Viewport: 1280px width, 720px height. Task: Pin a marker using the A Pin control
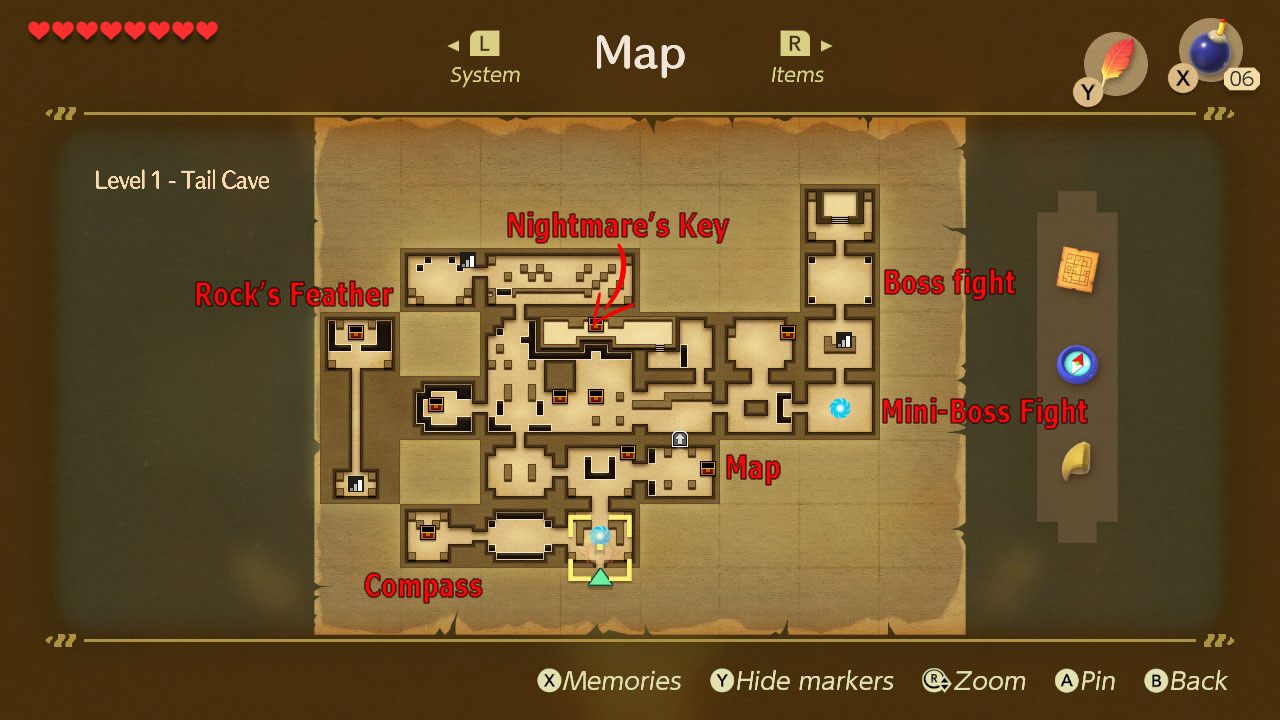[x=1085, y=681]
